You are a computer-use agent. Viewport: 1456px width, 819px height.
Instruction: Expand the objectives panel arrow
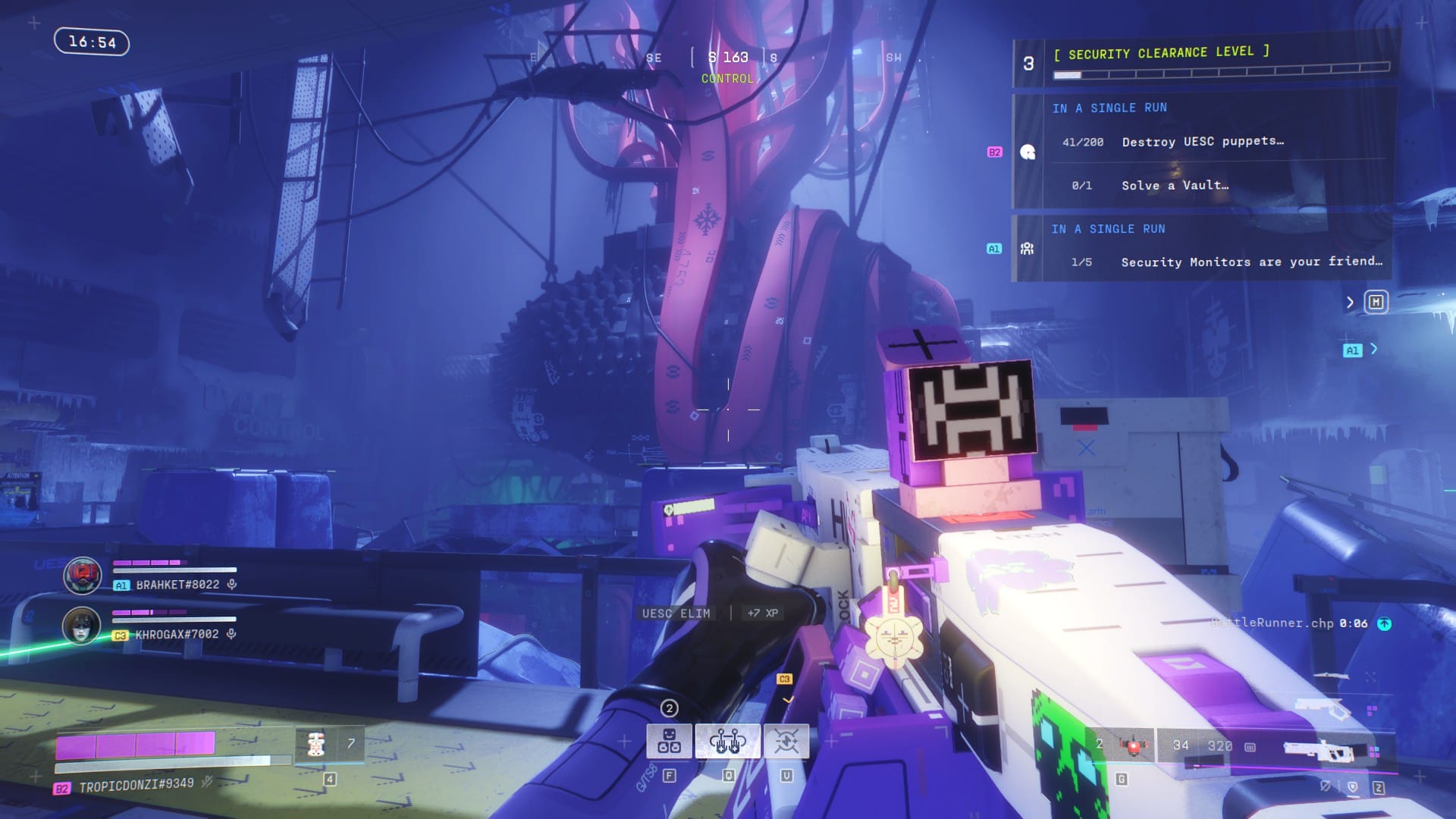point(1350,303)
